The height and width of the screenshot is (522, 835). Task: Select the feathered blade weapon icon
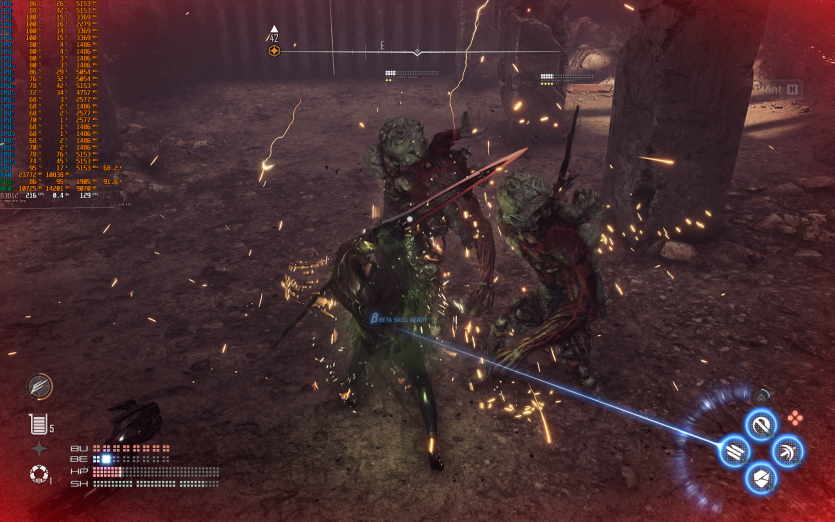[40, 386]
